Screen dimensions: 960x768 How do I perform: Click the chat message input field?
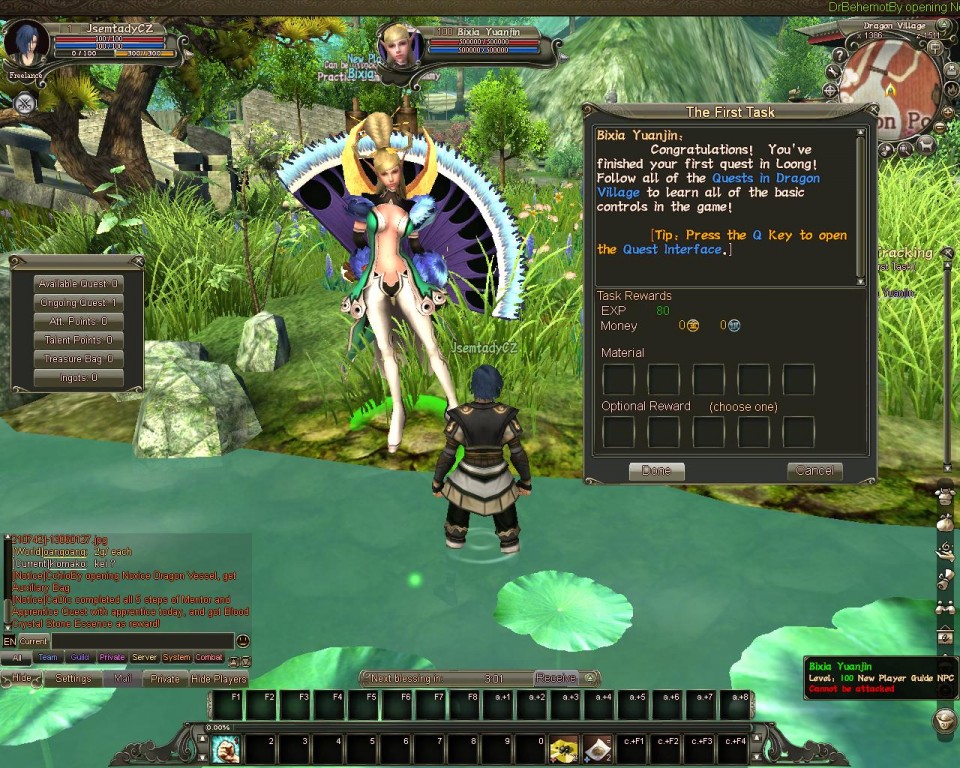(142, 641)
